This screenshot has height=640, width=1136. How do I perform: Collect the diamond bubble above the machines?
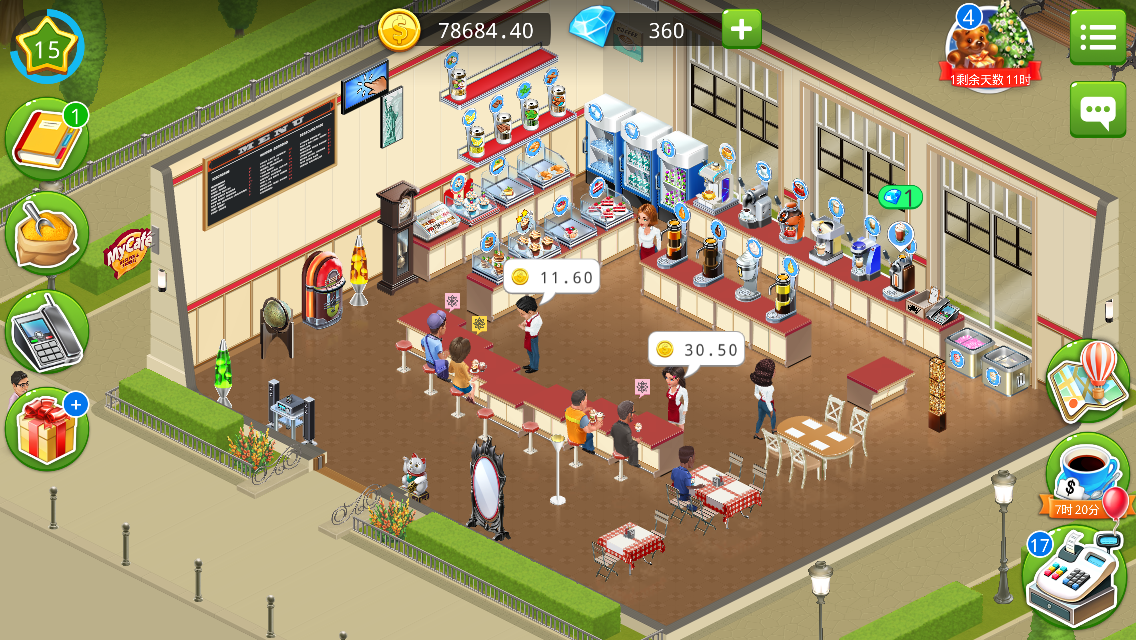(900, 198)
